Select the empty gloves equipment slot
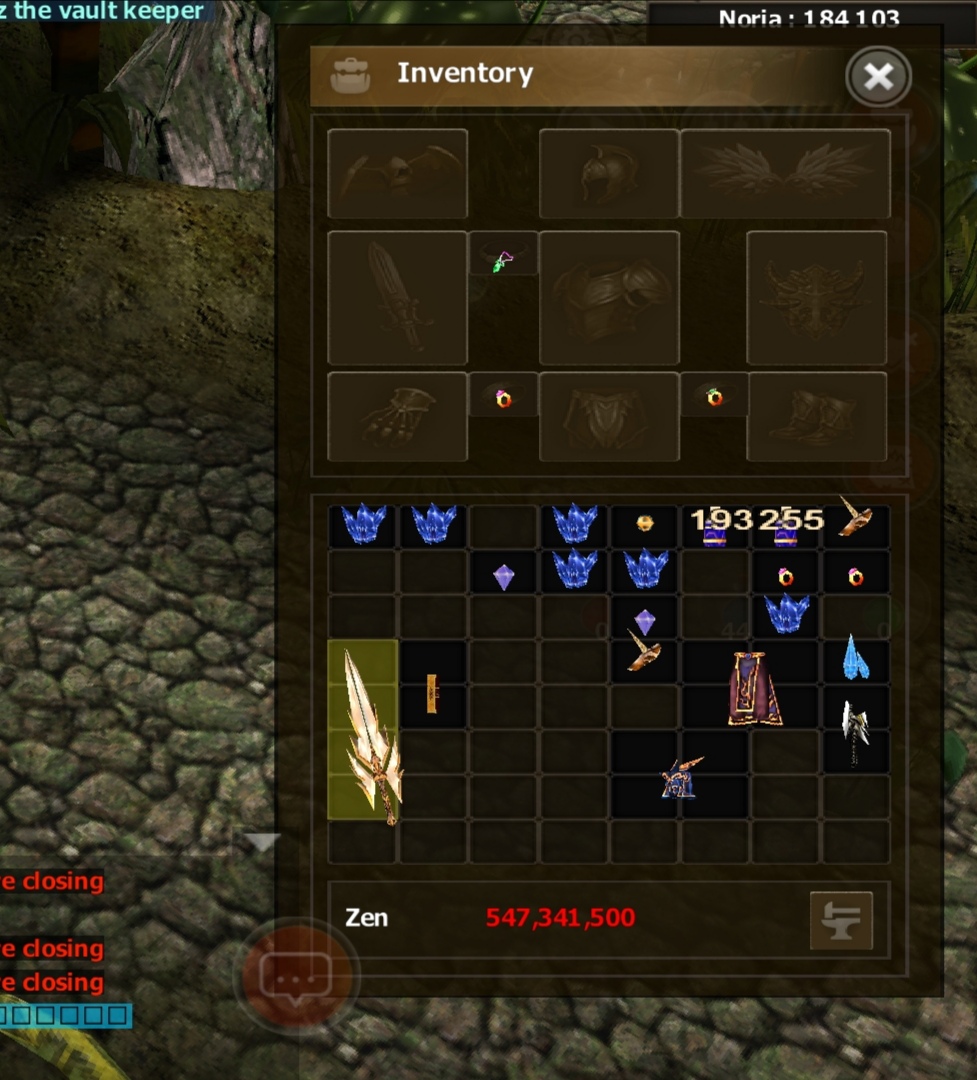977x1080 pixels. pyautogui.click(x=397, y=416)
